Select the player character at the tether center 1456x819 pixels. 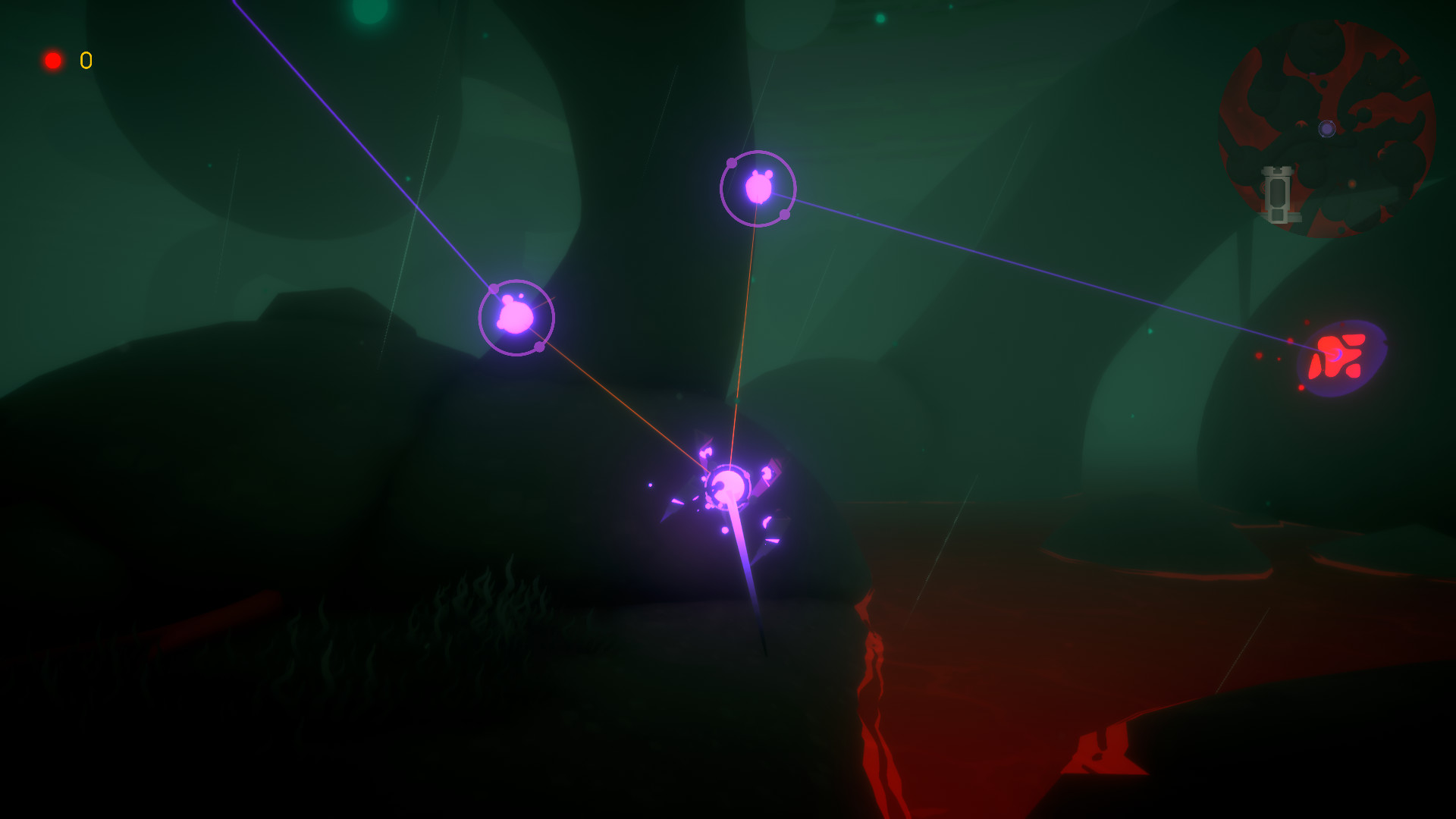[x=730, y=485]
